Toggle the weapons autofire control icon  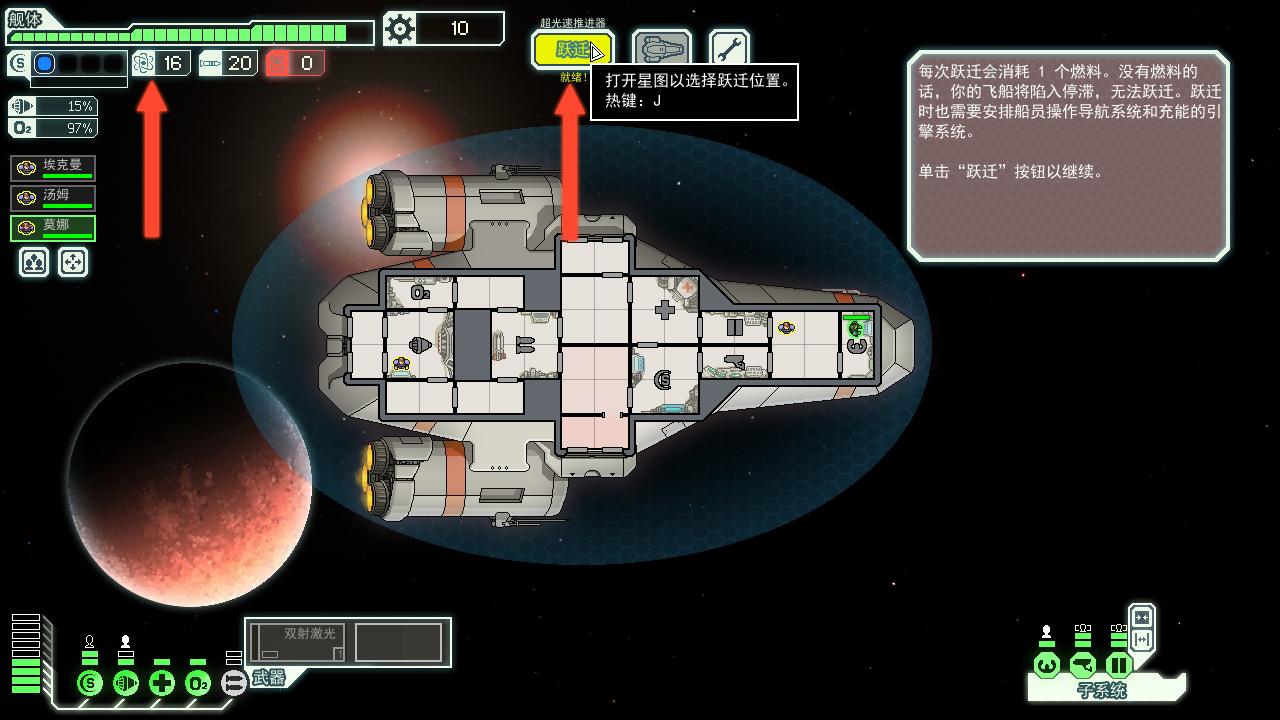click(x=232, y=682)
